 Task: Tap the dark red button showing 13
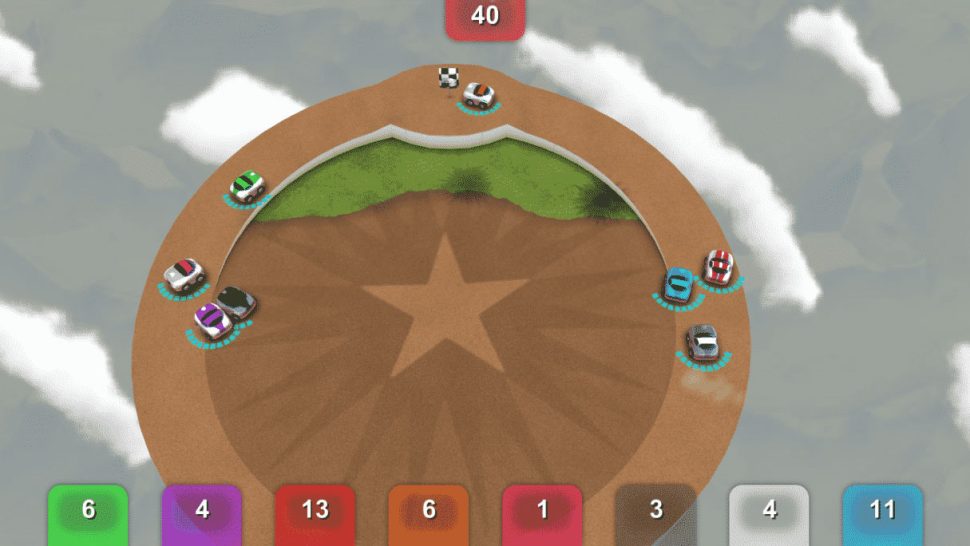click(315, 513)
